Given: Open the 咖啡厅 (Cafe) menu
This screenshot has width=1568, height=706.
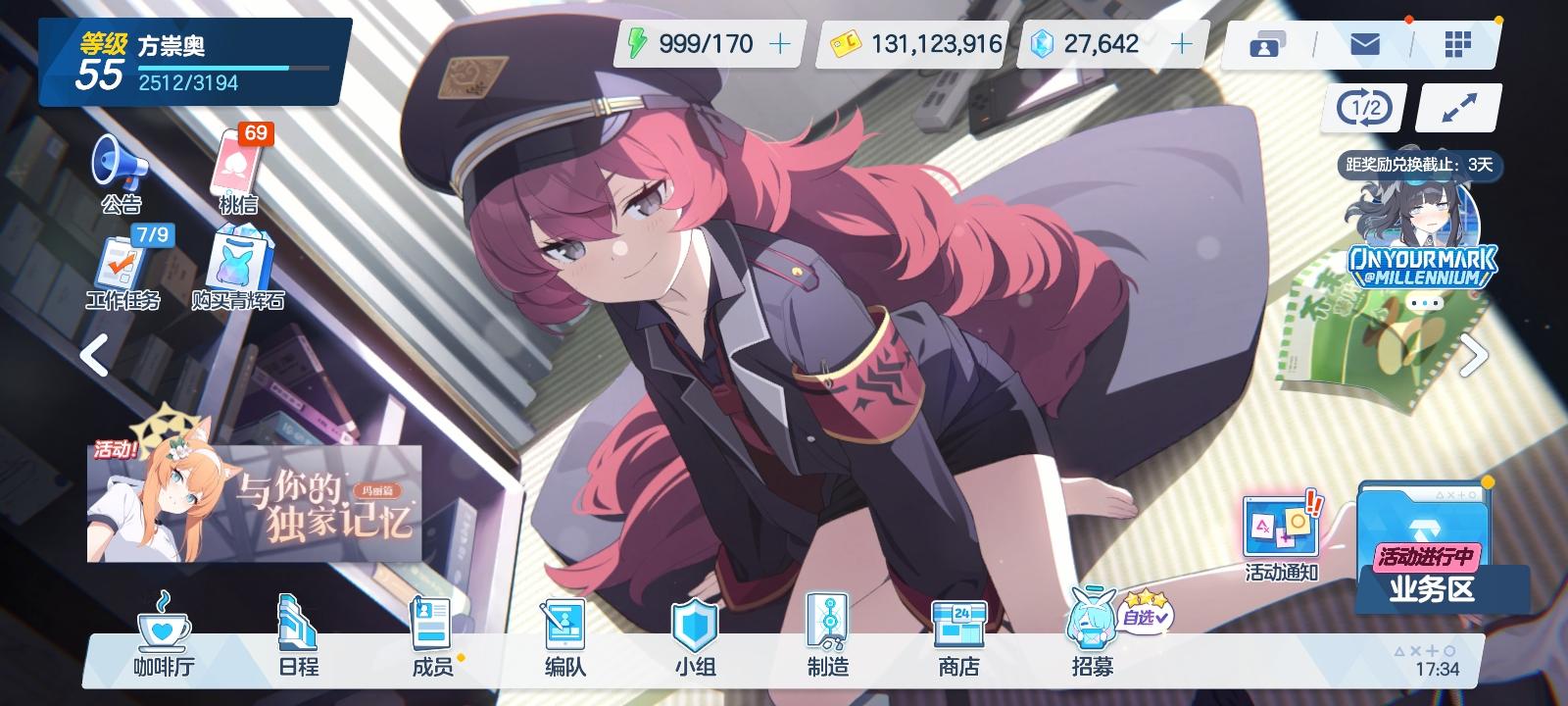Looking at the screenshot, I should pos(164,637).
